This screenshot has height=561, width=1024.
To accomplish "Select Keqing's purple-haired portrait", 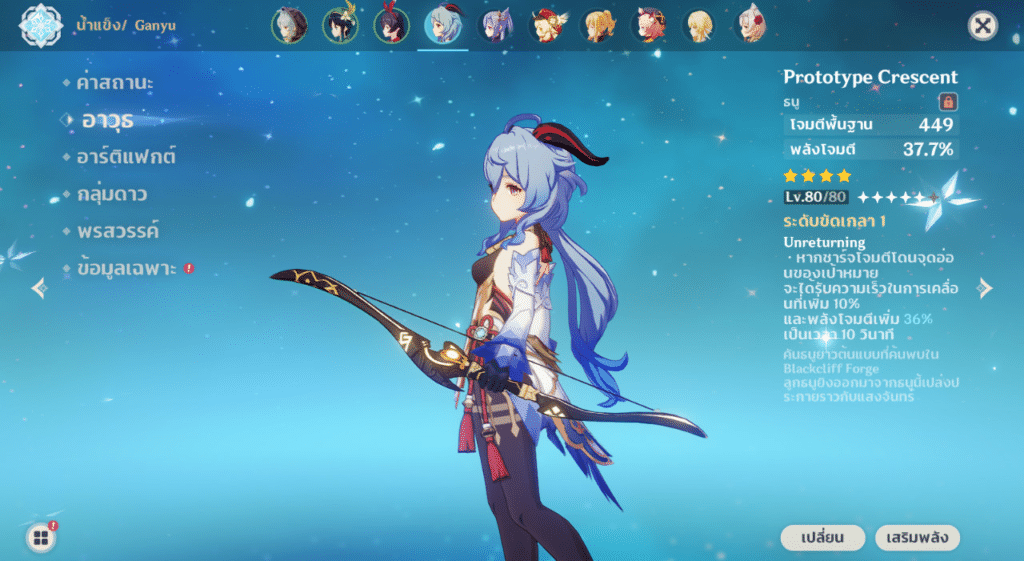I will pyautogui.click(x=495, y=25).
